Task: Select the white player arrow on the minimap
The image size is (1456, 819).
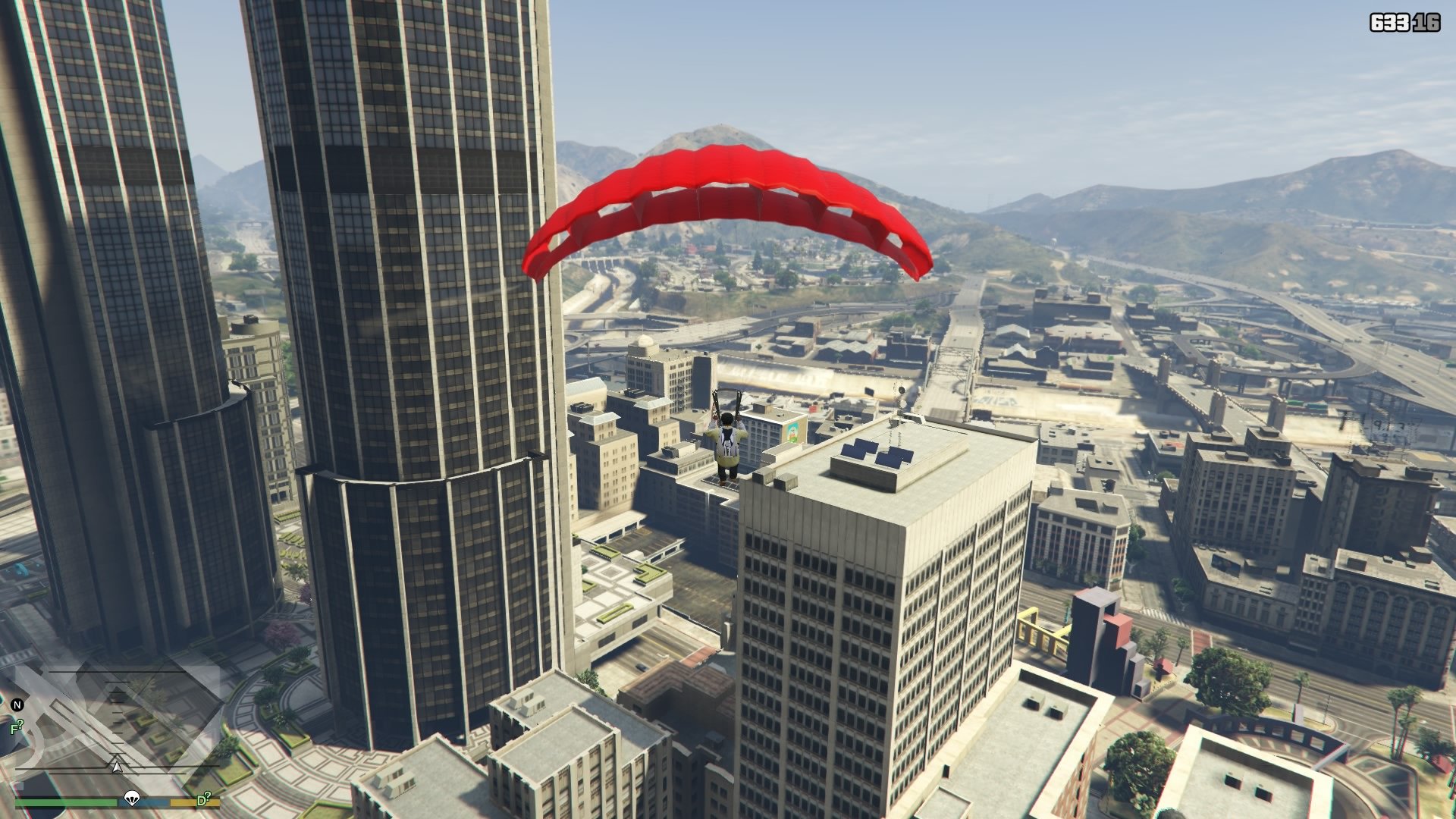Action: pyautogui.click(x=118, y=767)
